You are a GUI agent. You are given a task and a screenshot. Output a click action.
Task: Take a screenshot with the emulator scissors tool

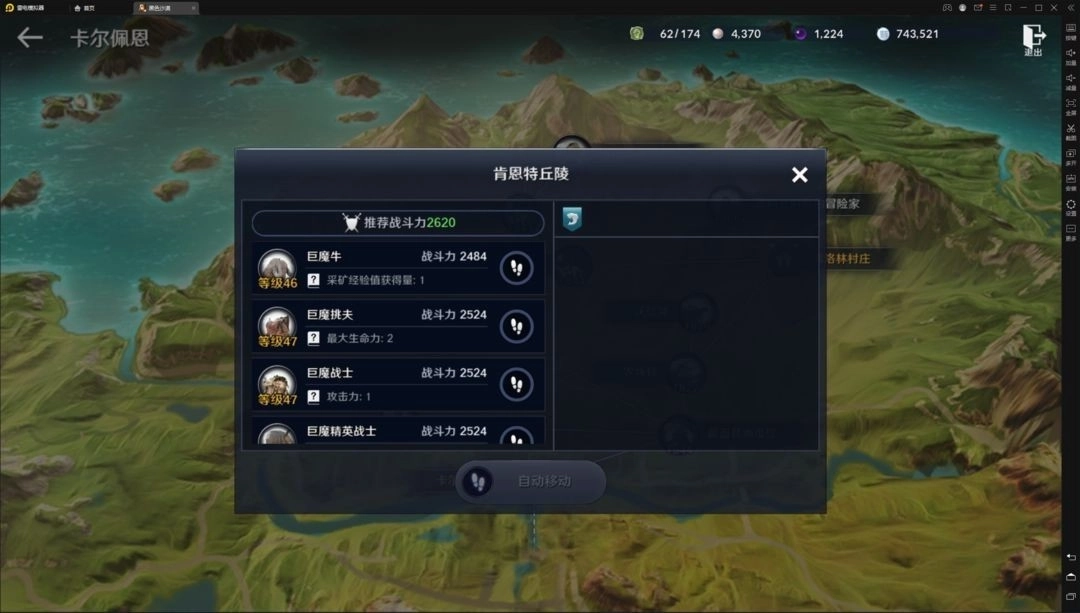pyautogui.click(x=1070, y=130)
